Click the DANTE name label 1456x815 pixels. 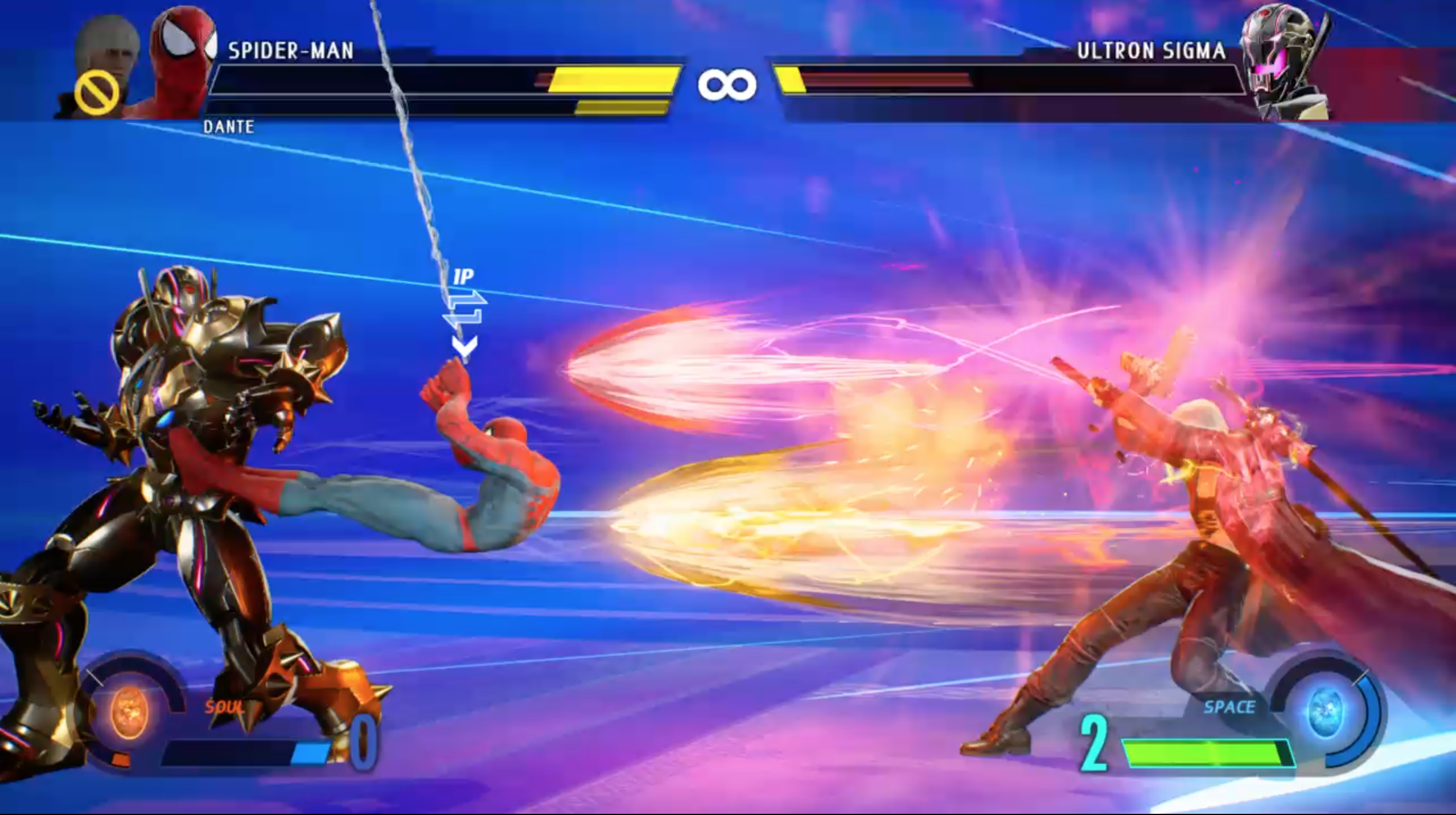[229, 127]
